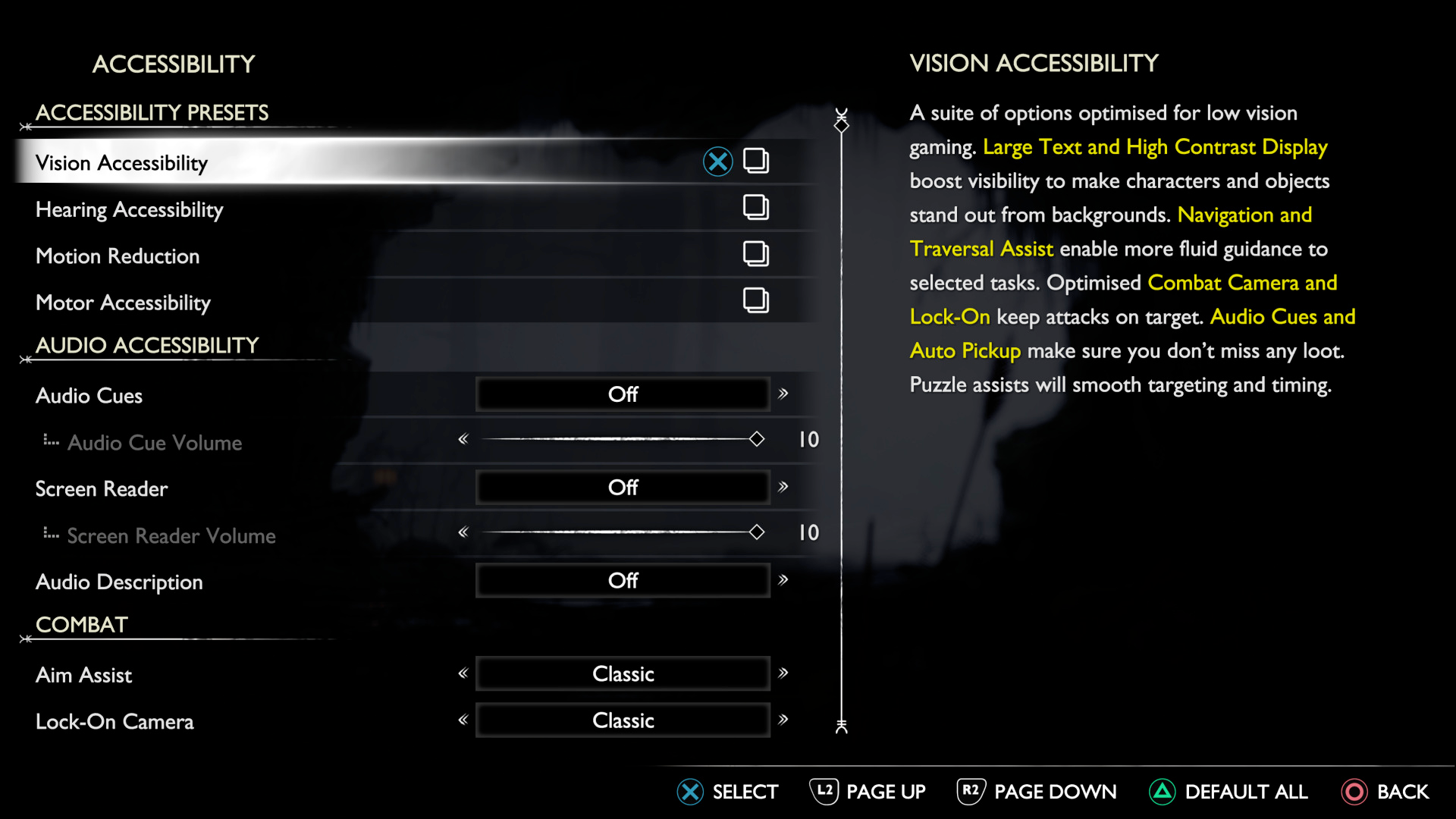This screenshot has width=1456, height=819.
Task: Click the Motion Reduction preset pages icon
Action: 757,255
